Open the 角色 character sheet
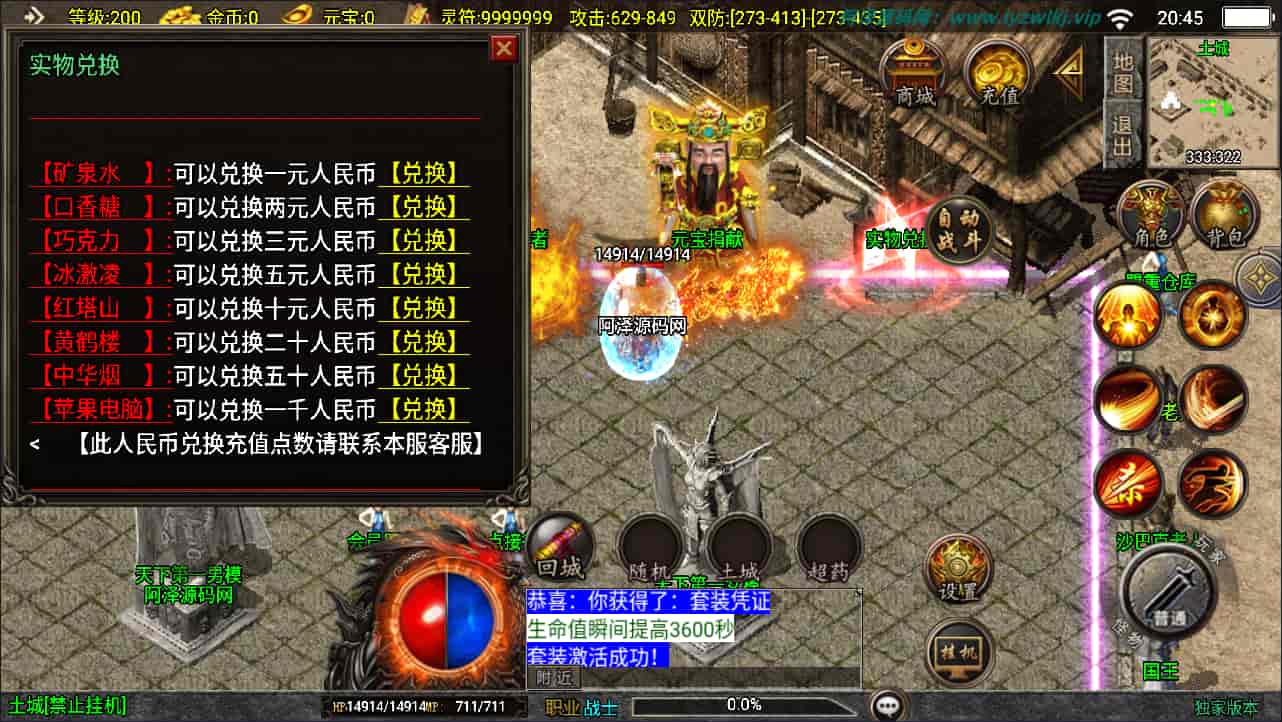 point(1152,214)
